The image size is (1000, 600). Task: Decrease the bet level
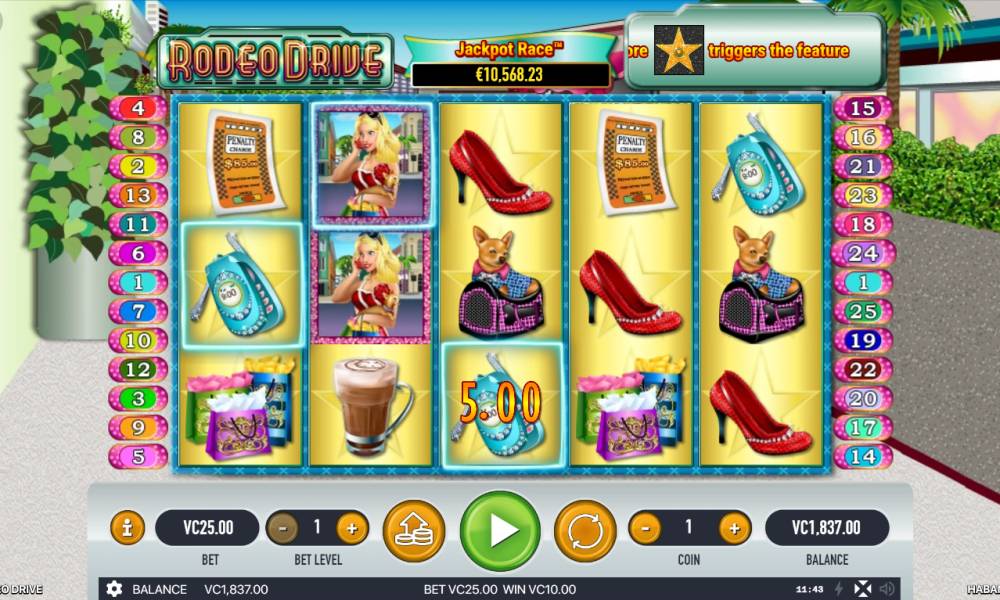[x=283, y=527]
